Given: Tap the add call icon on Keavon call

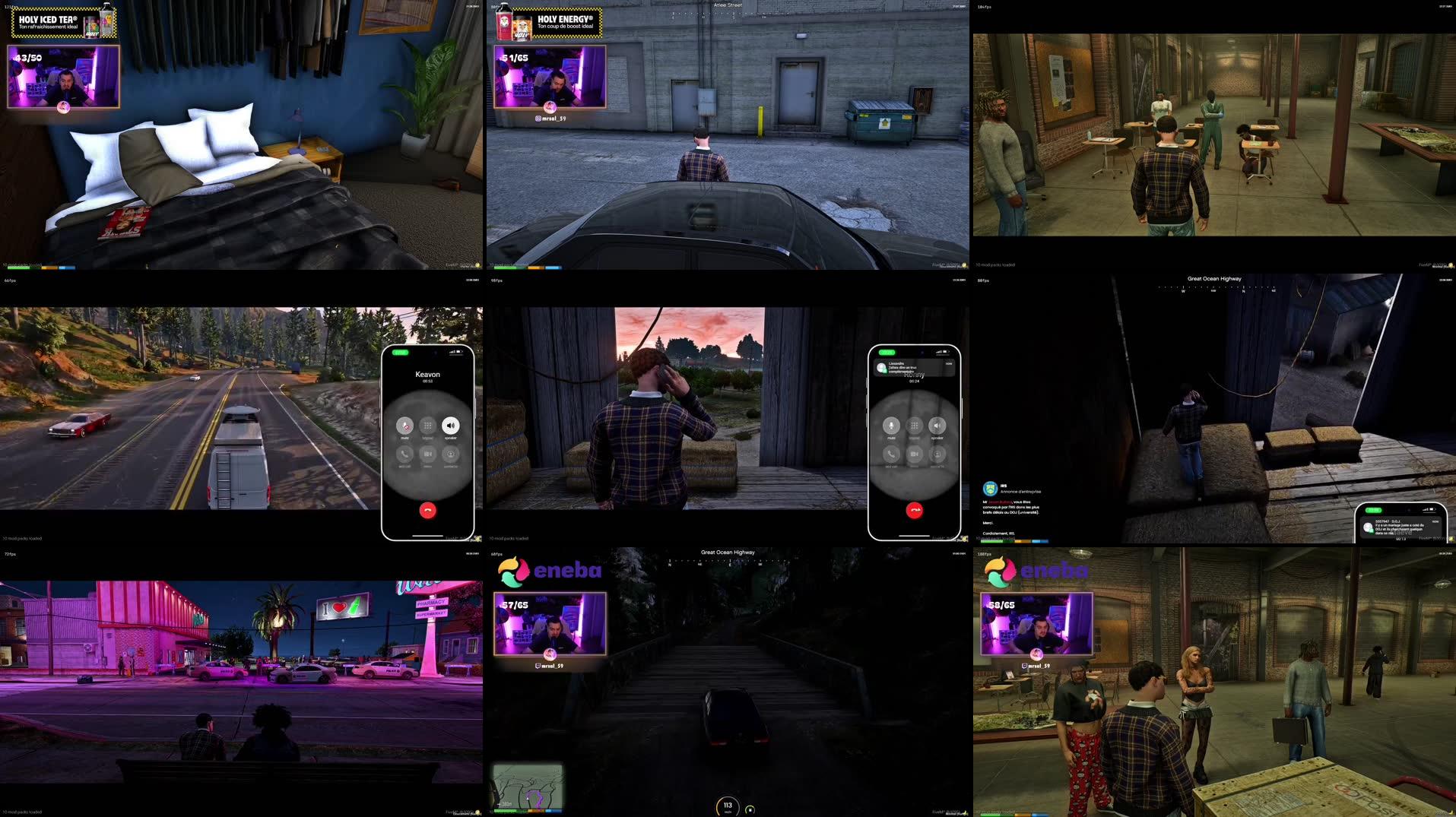Looking at the screenshot, I should tap(404, 454).
